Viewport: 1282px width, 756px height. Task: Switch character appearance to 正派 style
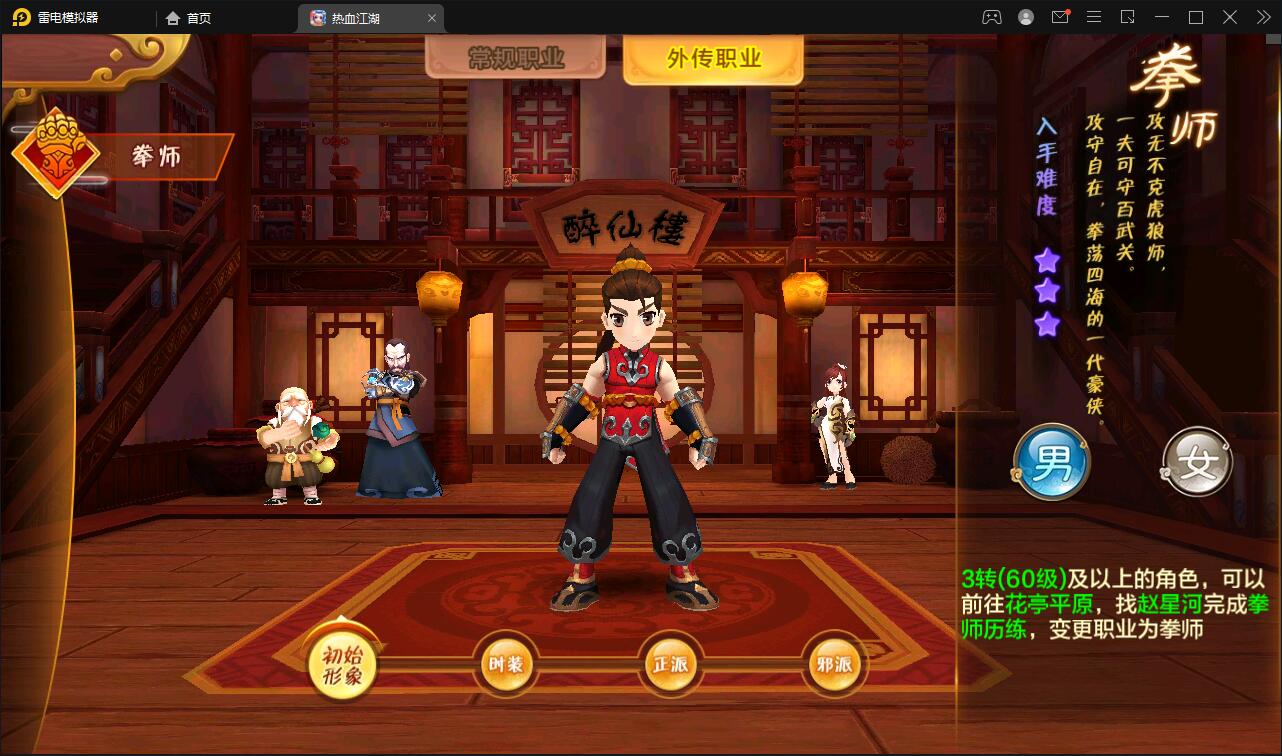[671, 664]
